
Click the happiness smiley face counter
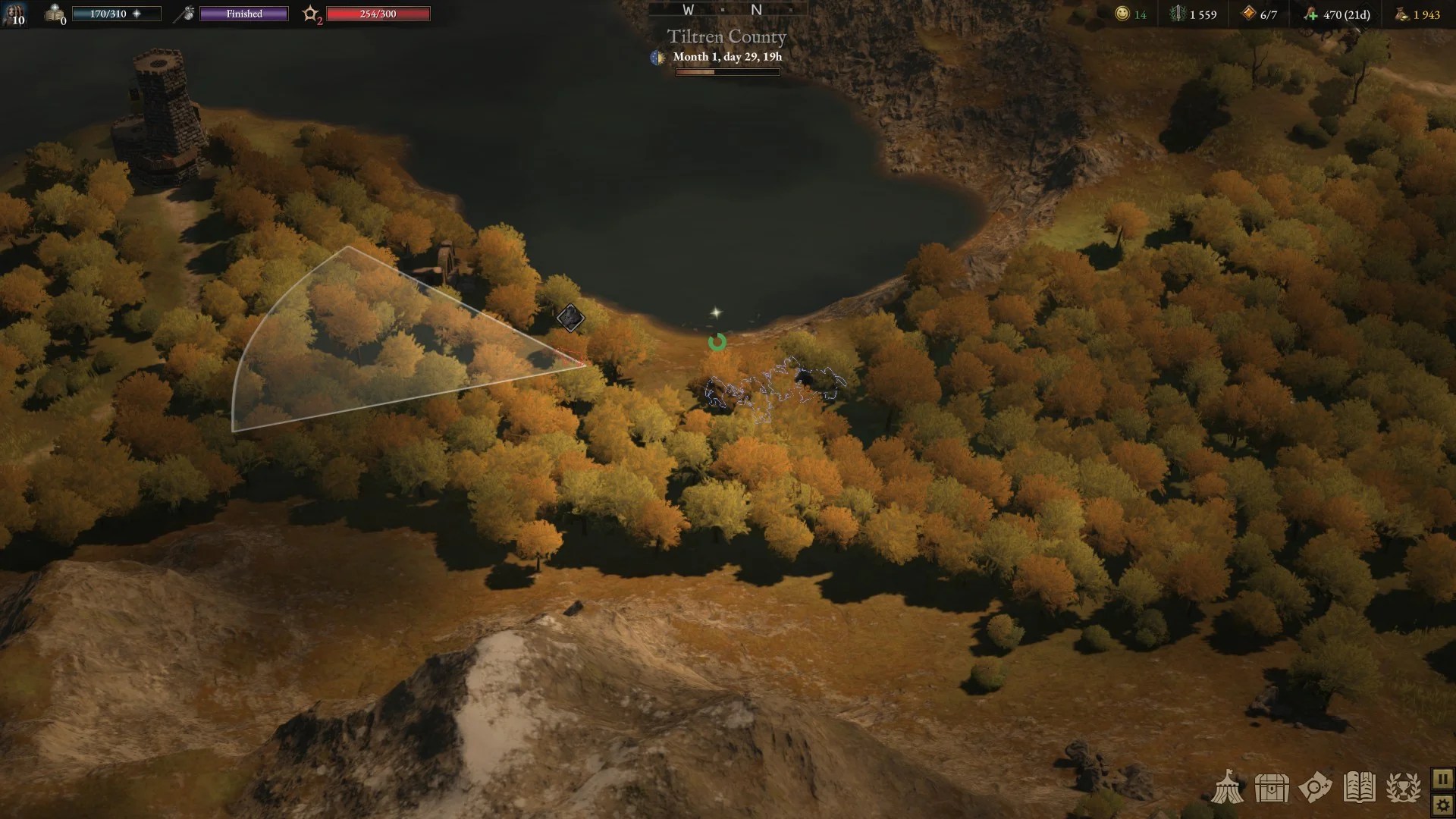(1122, 14)
